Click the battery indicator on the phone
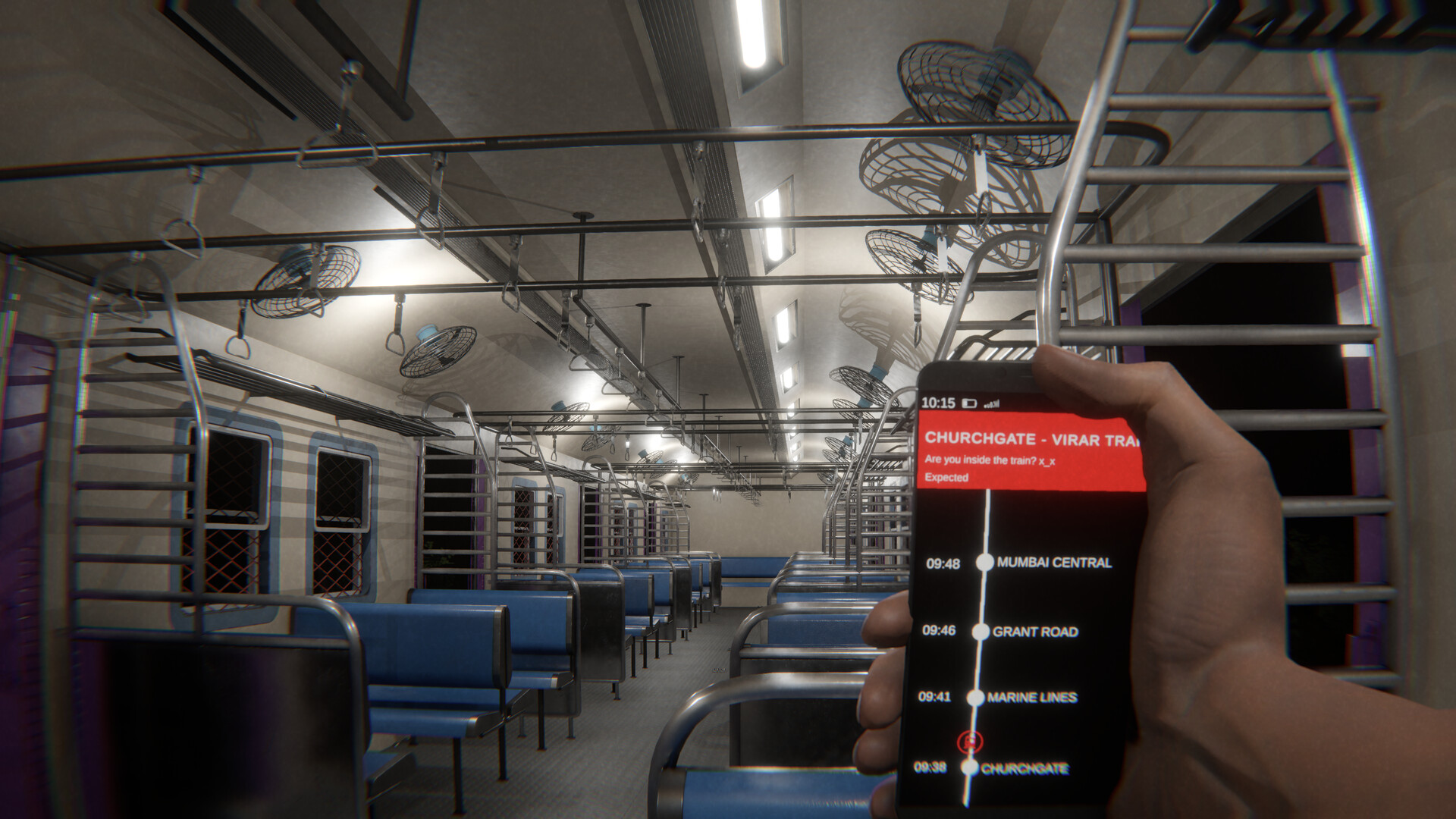 tap(968, 403)
